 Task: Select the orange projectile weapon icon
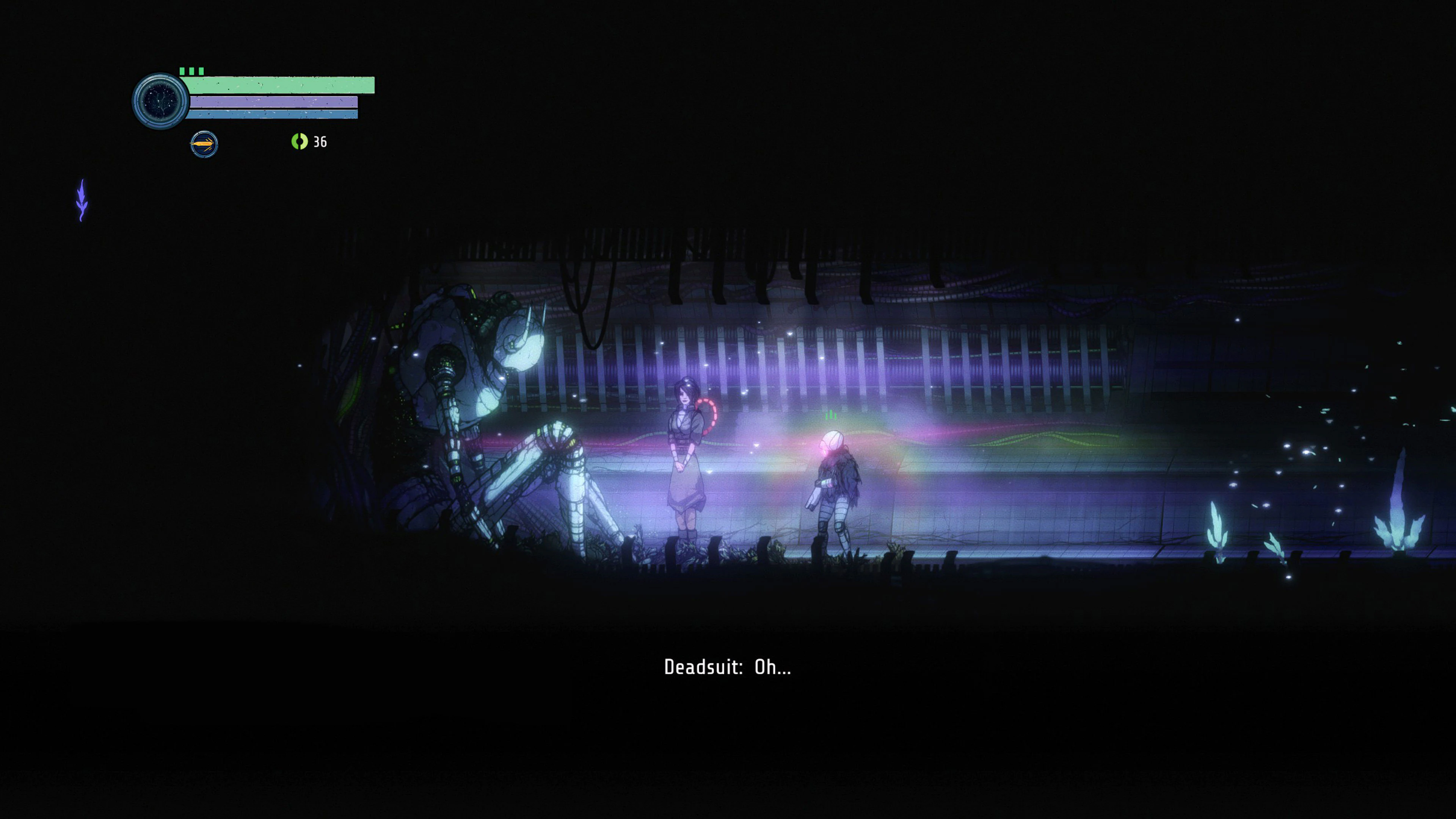point(204,144)
